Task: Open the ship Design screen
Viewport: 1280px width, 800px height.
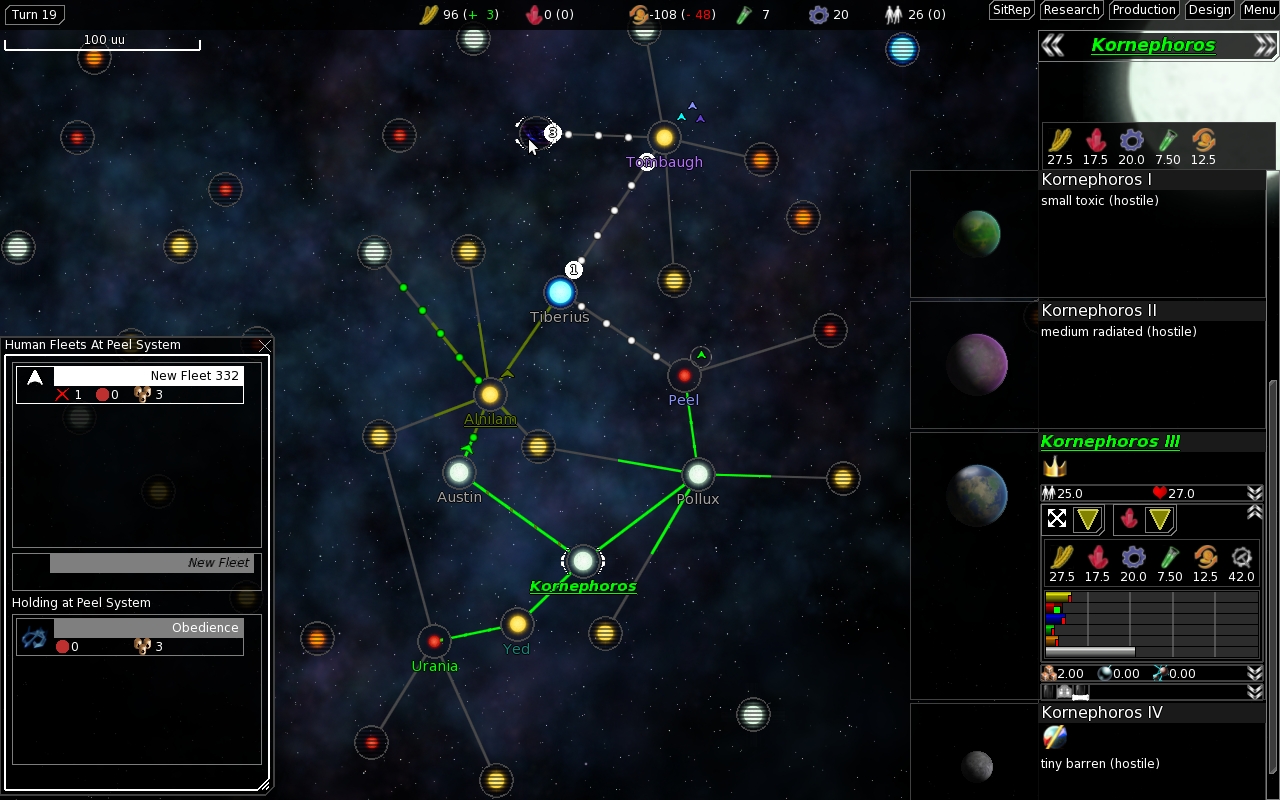Action: 1209,10
